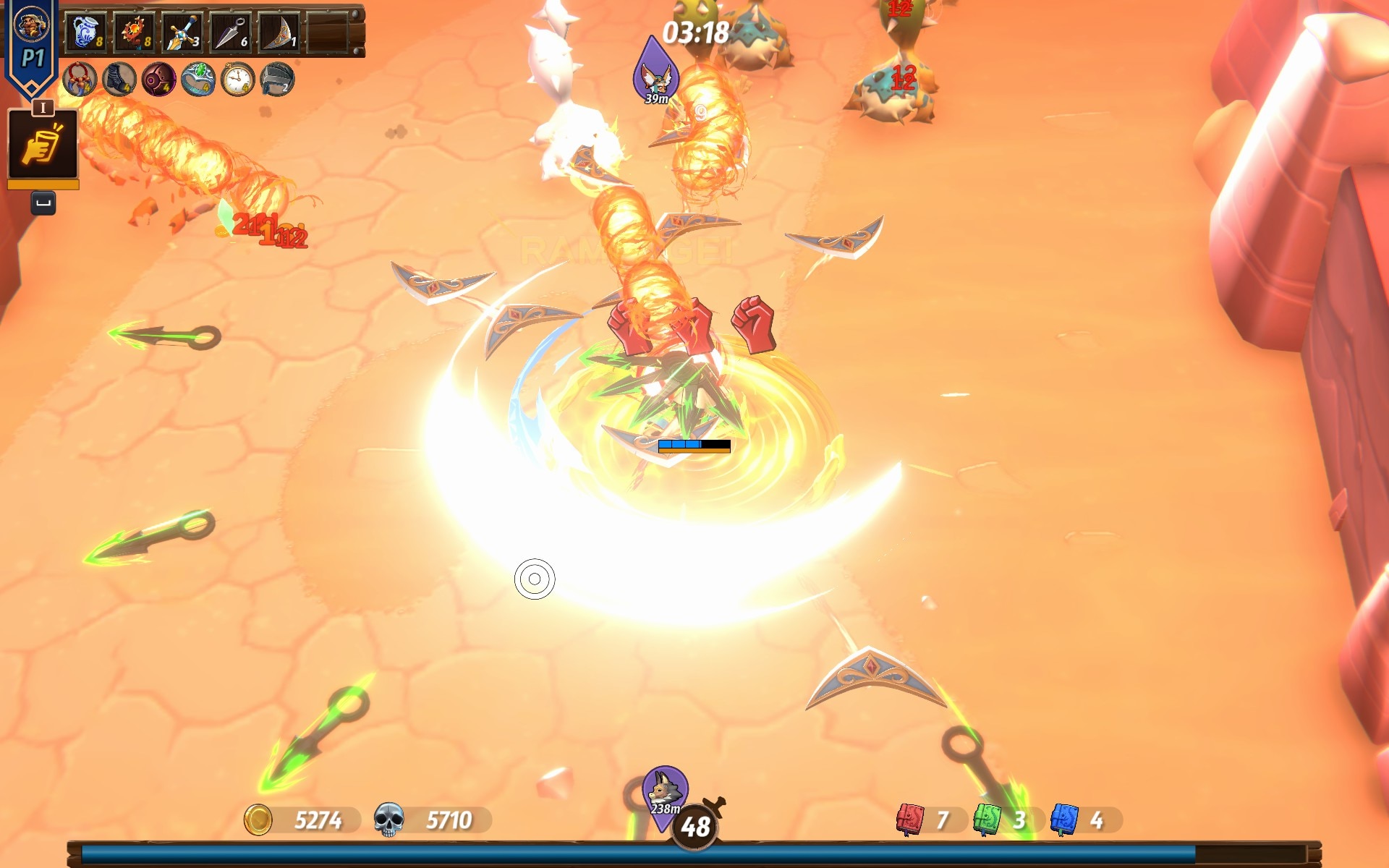Inspect the purple orb passive item

pyautogui.click(x=158, y=80)
